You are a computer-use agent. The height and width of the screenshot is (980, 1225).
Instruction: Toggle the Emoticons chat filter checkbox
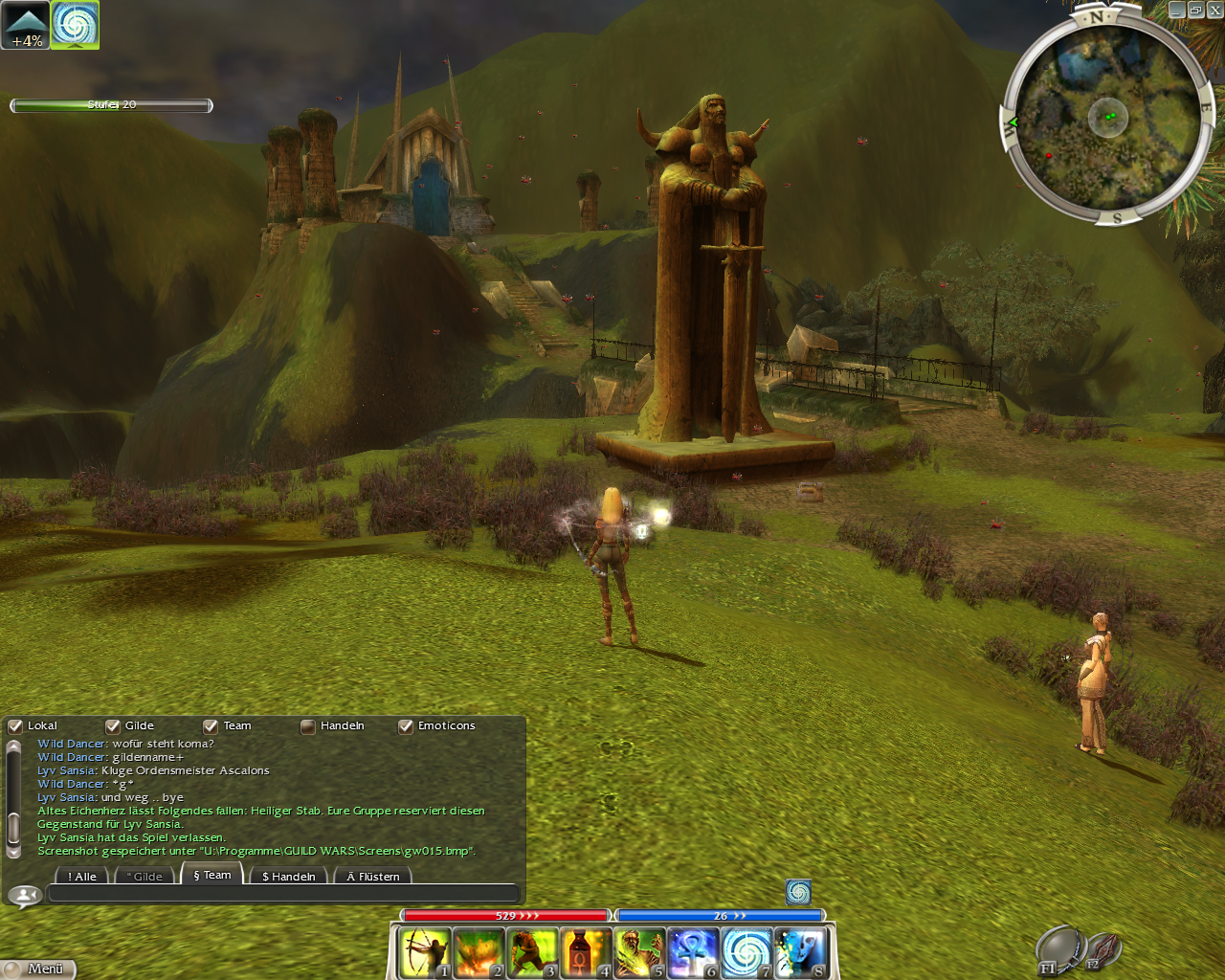pos(406,726)
